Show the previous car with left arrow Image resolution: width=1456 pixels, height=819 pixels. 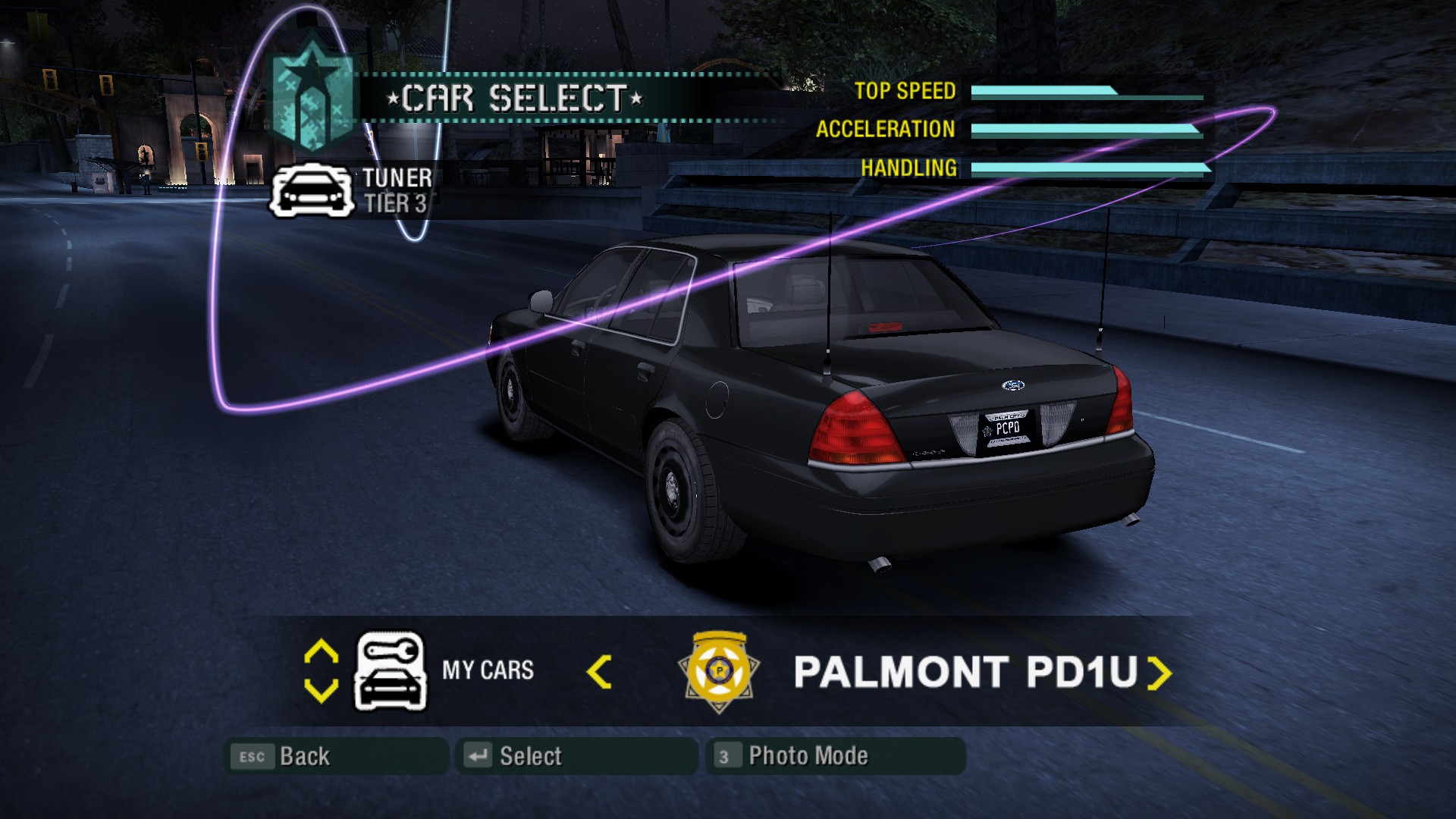tap(599, 672)
